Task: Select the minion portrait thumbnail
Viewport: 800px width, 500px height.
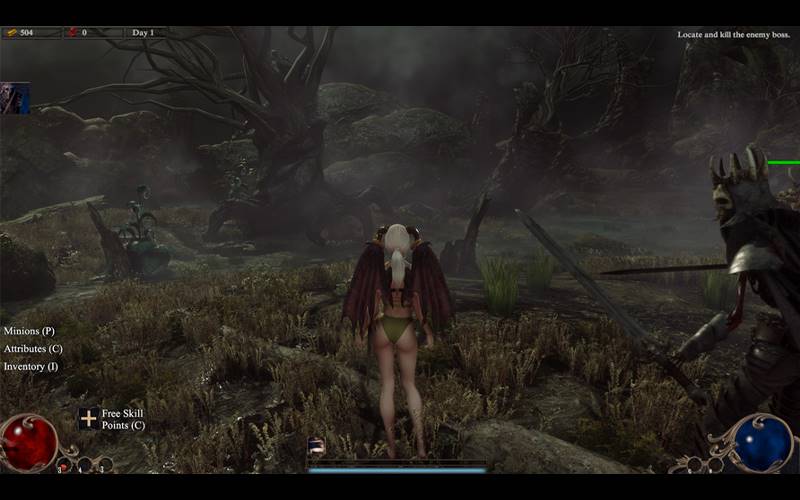Action: [15, 98]
